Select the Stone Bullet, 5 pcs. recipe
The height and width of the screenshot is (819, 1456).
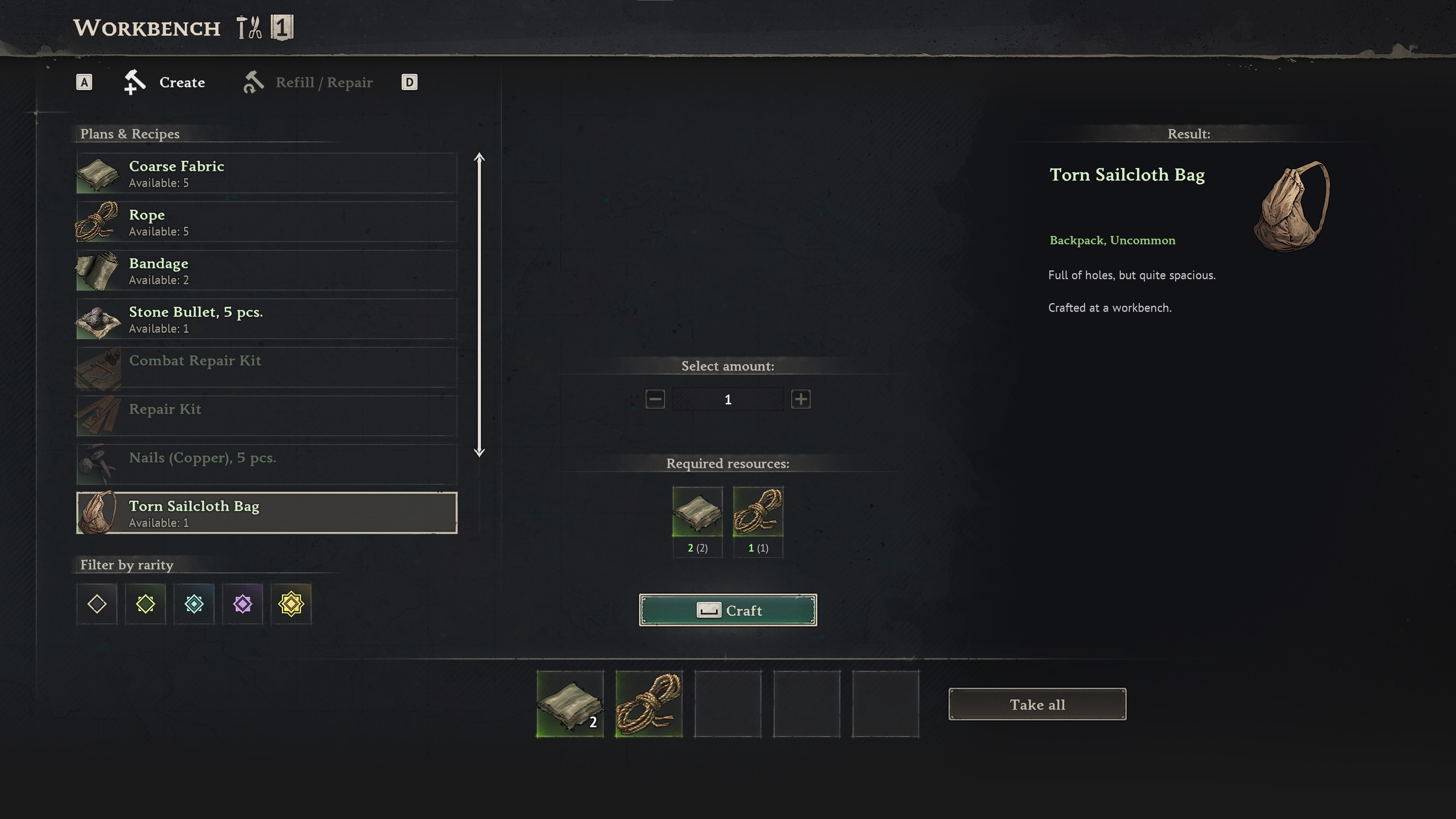point(266,319)
